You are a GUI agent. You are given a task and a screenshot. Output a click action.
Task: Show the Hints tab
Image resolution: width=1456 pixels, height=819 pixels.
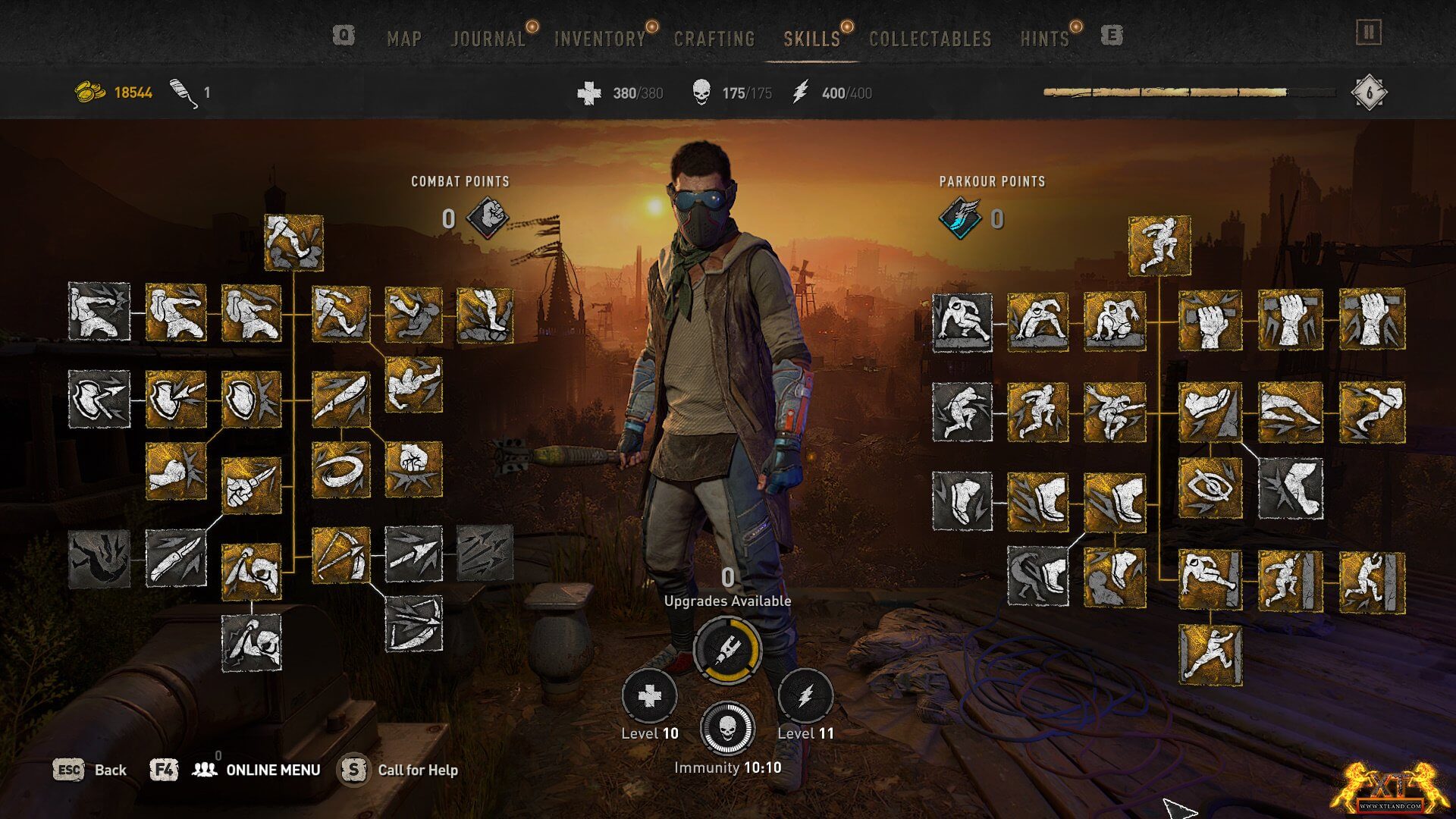pos(1044,39)
